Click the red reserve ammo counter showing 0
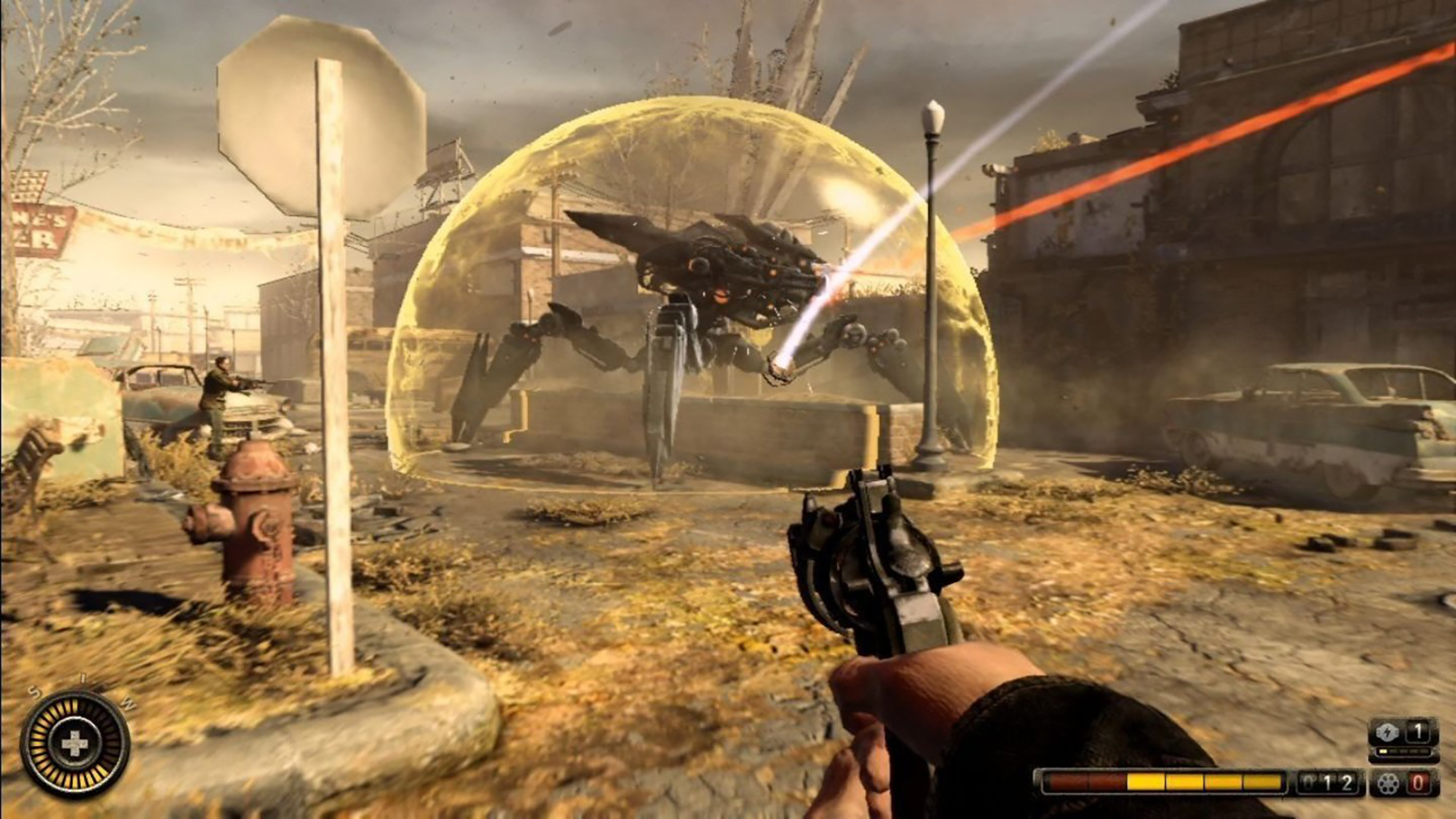The width and height of the screenshot is (1456, 819). click(1418, 783)
